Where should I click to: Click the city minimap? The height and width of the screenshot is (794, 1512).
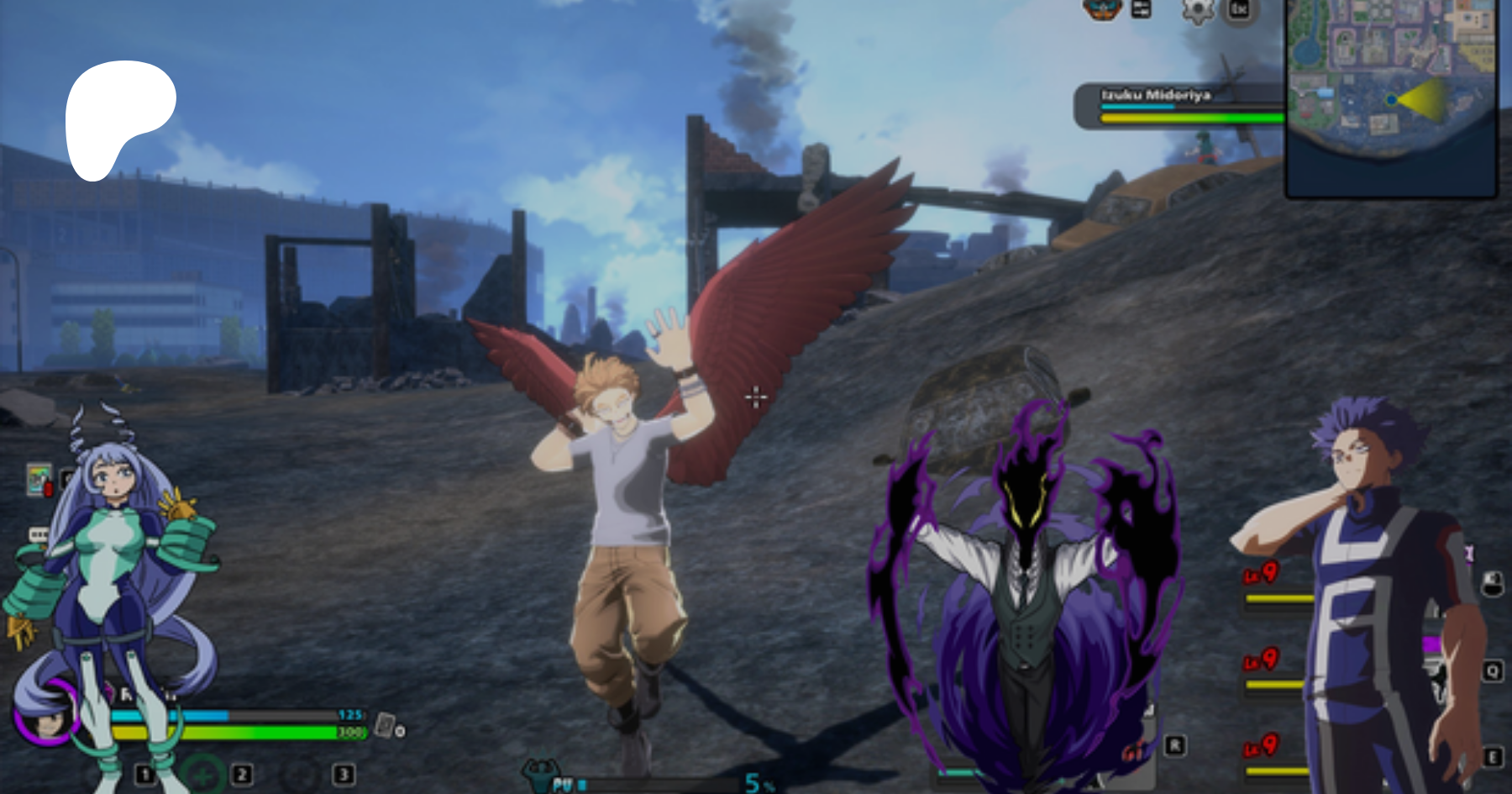pos(1391,97)
